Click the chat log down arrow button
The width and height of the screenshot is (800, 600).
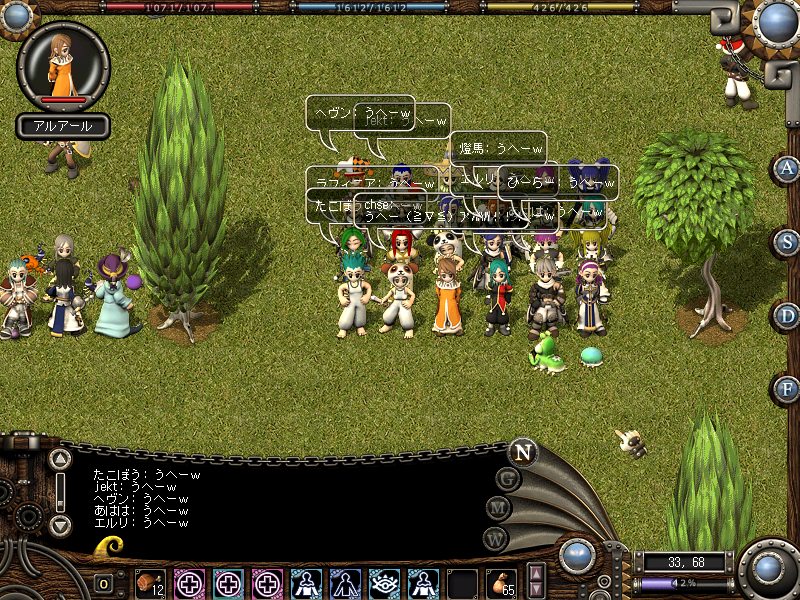[x=61, y=524]
